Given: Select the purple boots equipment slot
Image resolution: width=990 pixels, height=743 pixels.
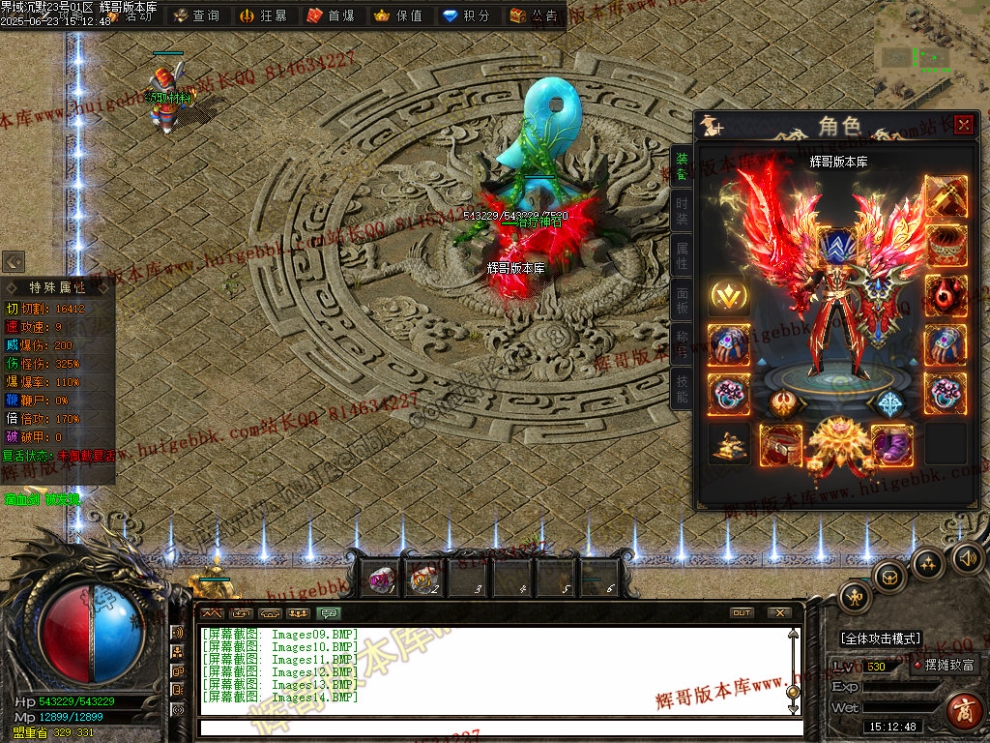Looking at the screenshot, I should click(890, 444).
